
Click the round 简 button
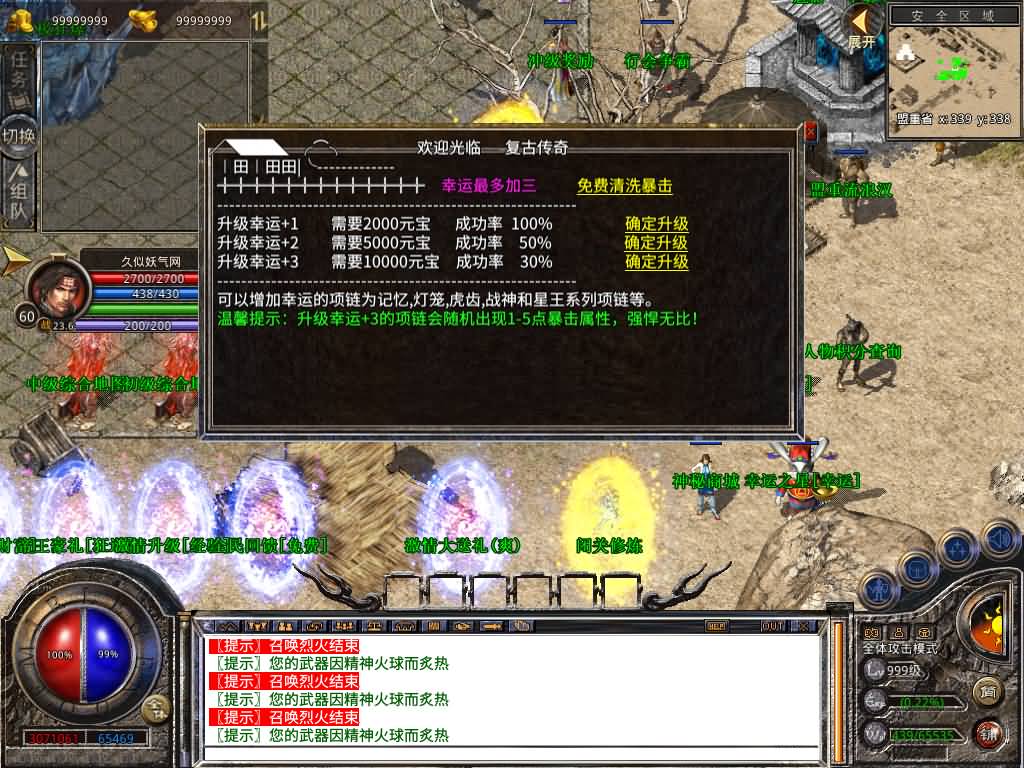989,691
